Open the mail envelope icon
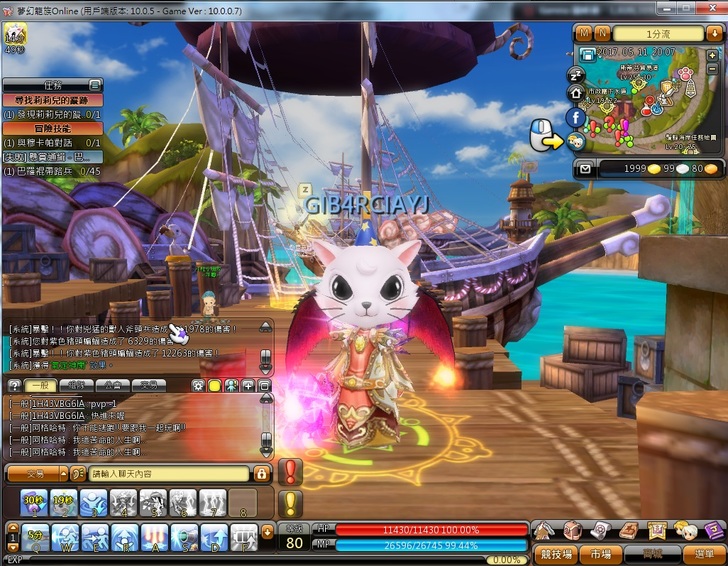 (x=587, y=168)
